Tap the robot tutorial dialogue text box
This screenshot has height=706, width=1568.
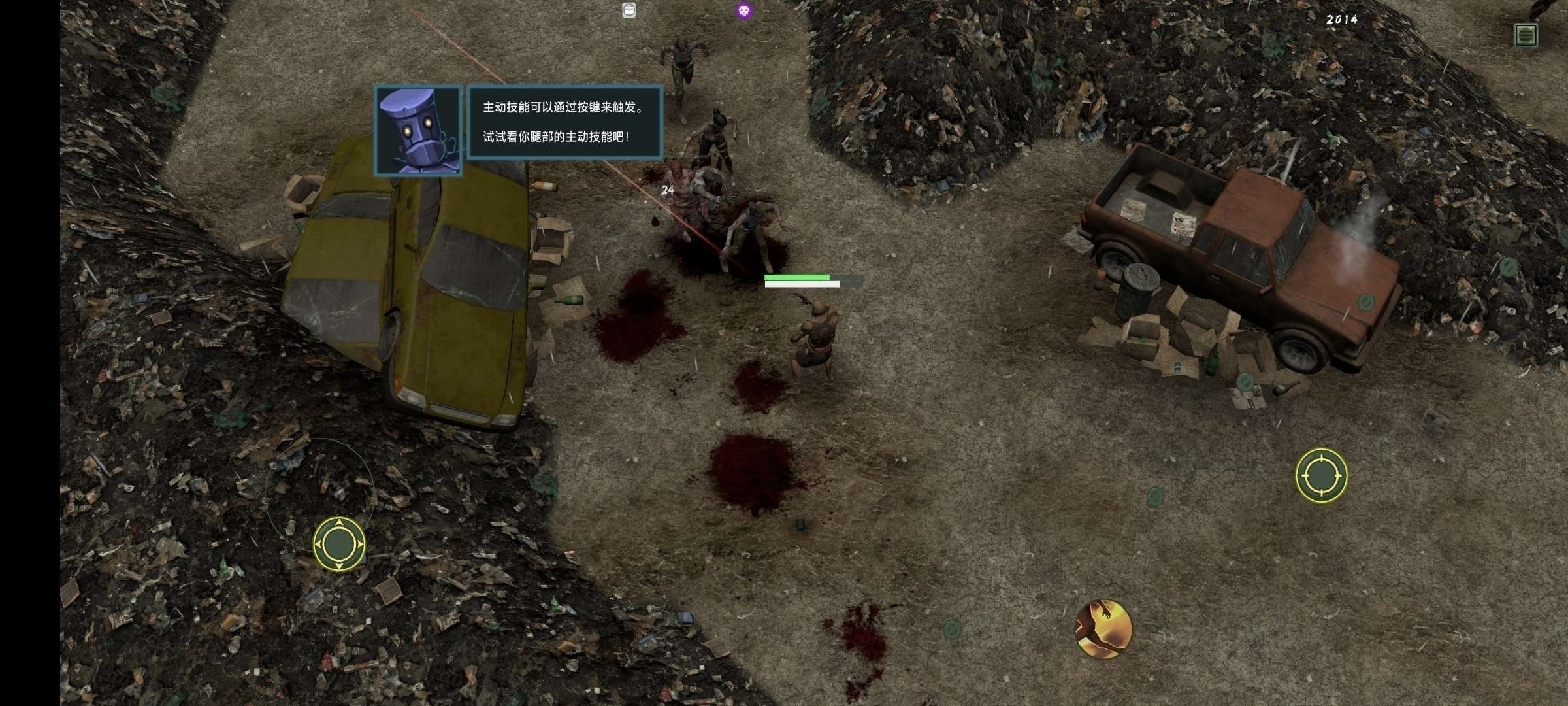(565, 122)
